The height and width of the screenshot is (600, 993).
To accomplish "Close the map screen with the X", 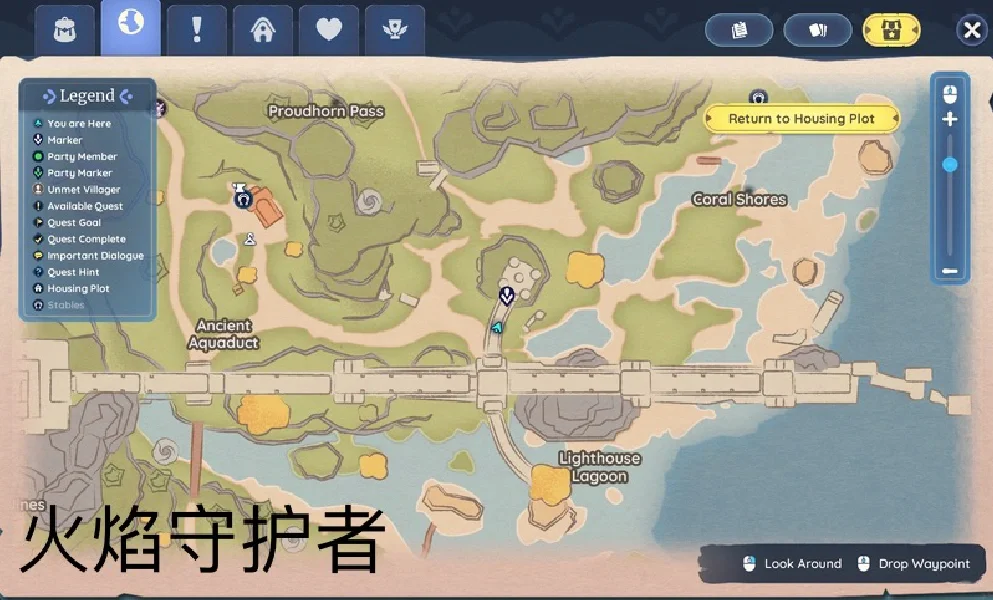I will 970,30.
